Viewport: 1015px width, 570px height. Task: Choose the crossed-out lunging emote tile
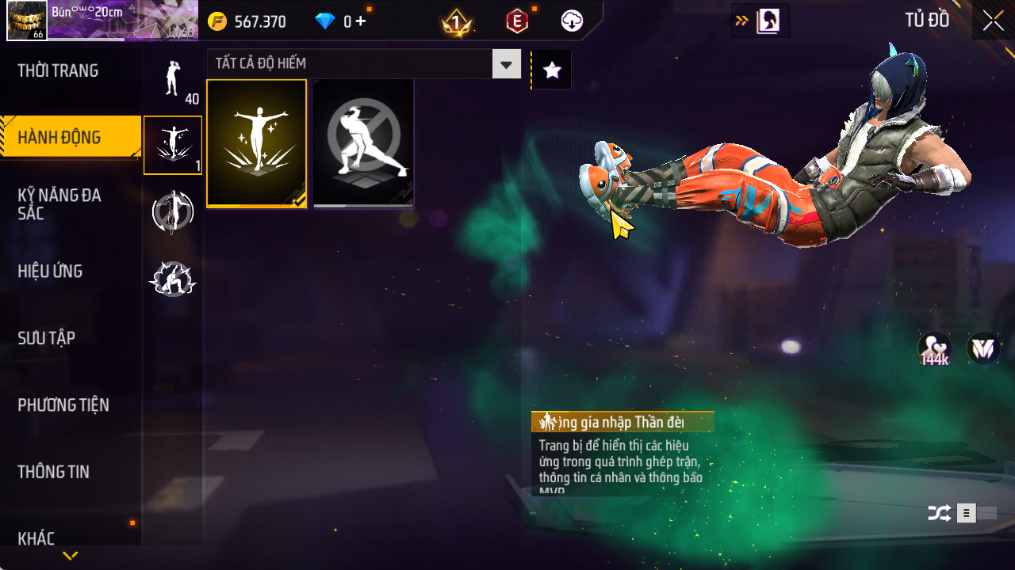point(364,143)
